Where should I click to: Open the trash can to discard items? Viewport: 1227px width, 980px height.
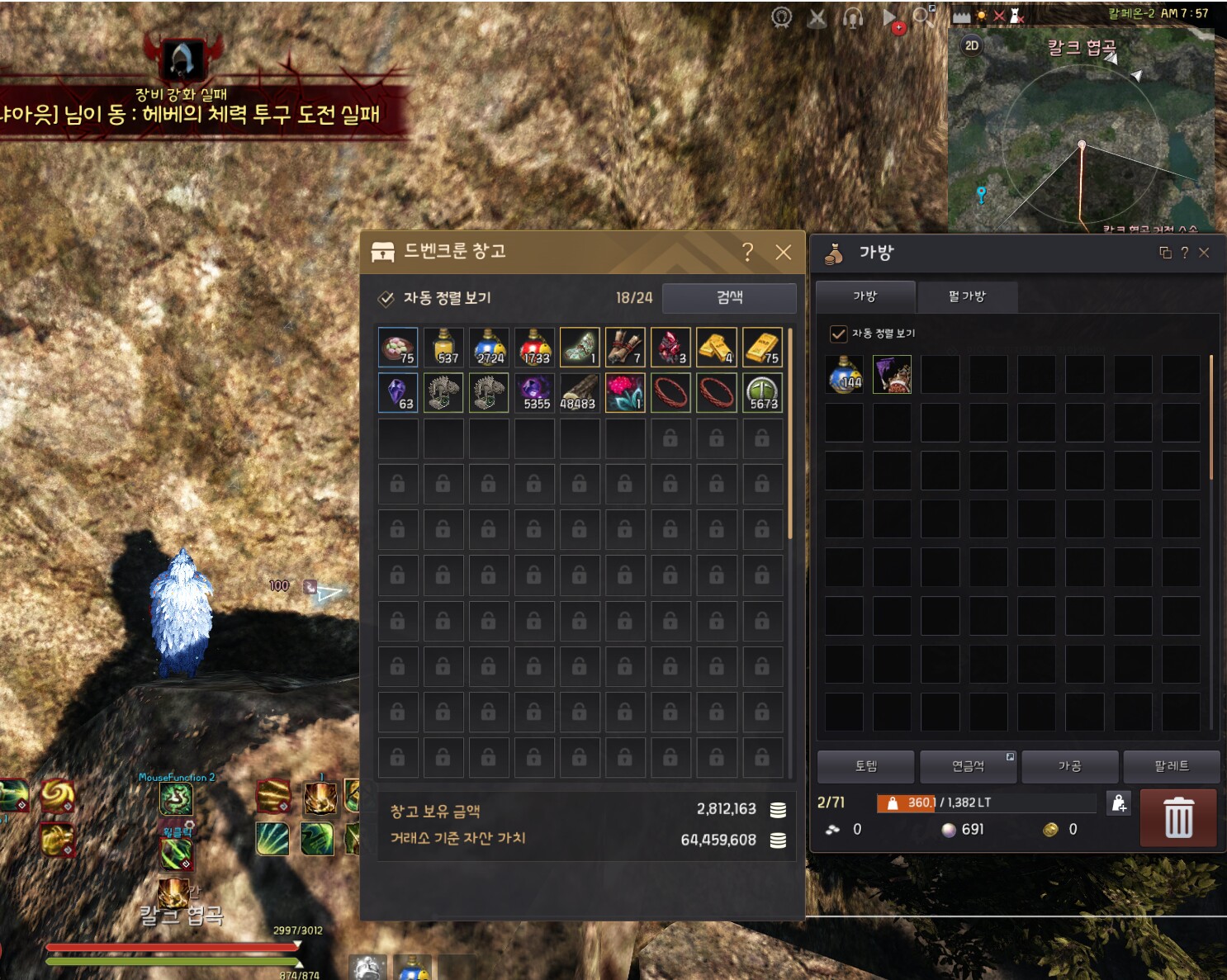pos(1178,818)
